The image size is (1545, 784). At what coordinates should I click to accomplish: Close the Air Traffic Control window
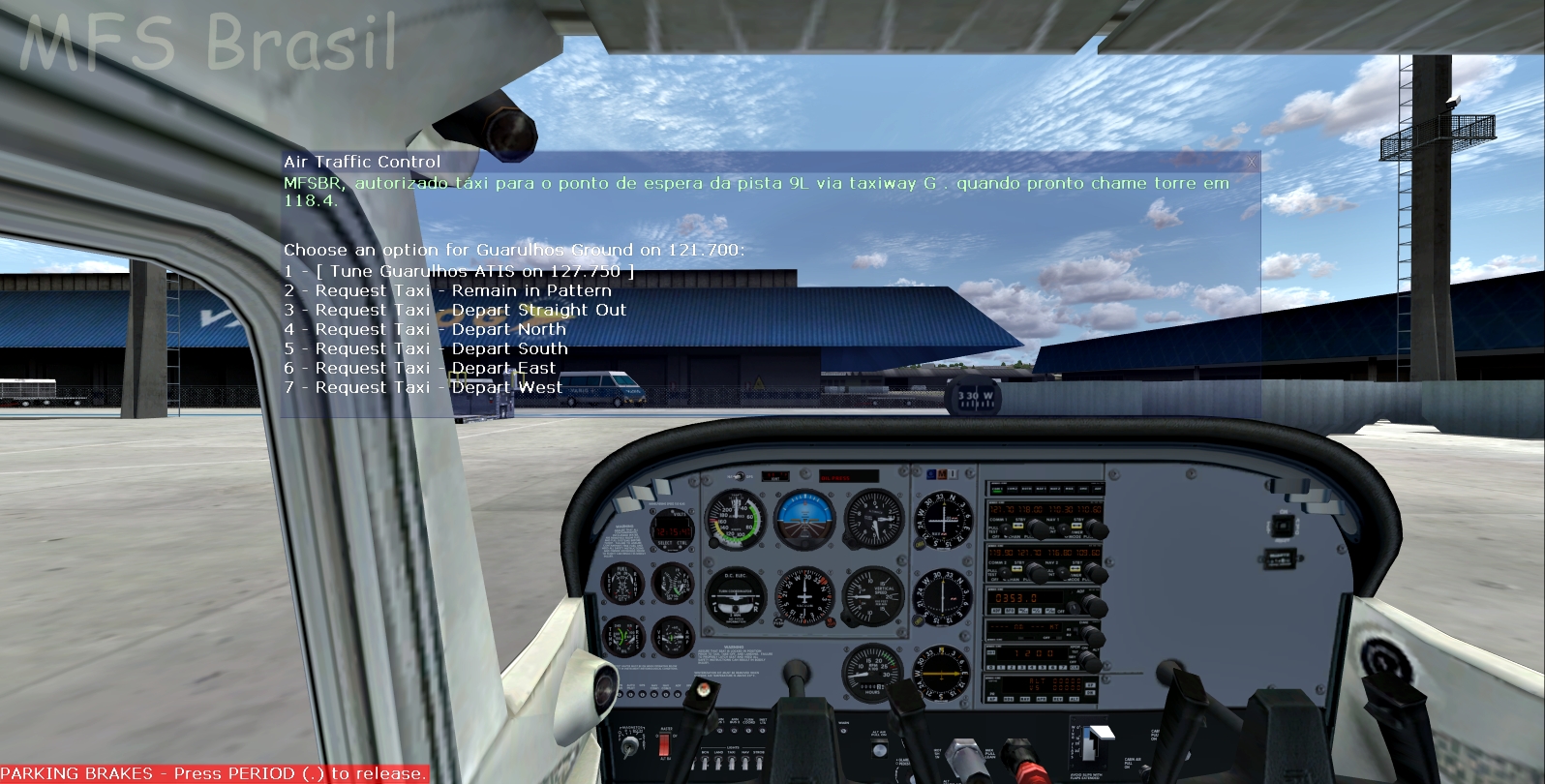pos(1254,160)
